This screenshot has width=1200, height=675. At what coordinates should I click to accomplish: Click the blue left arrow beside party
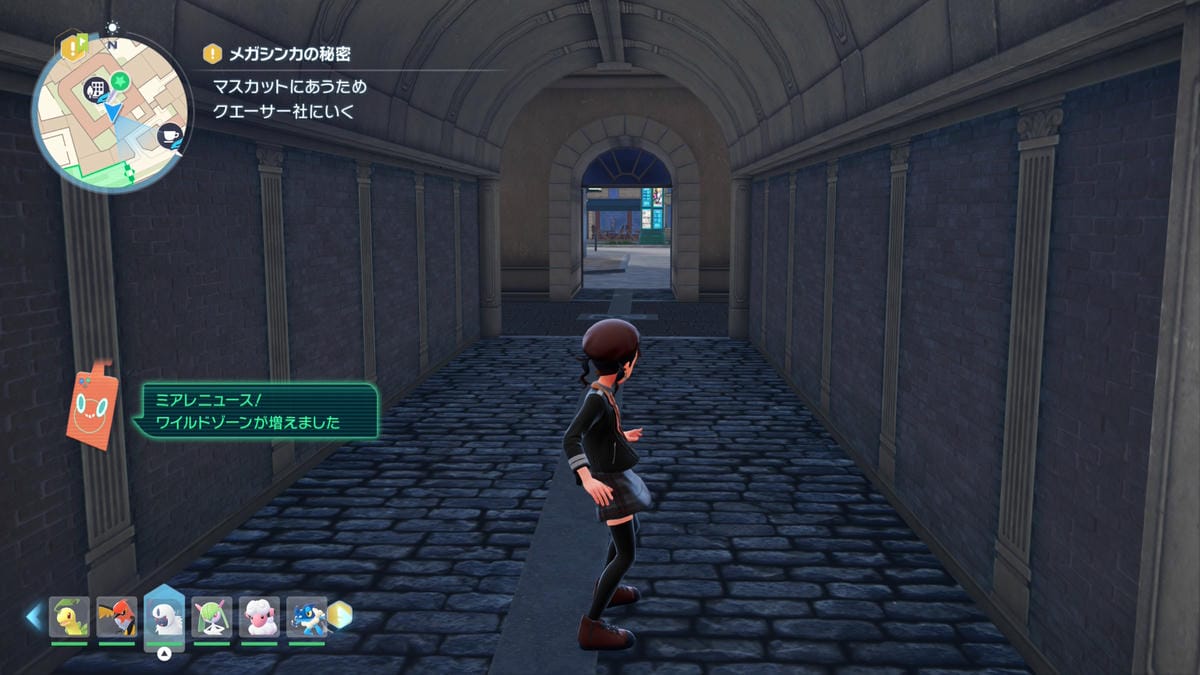point(34,616)
